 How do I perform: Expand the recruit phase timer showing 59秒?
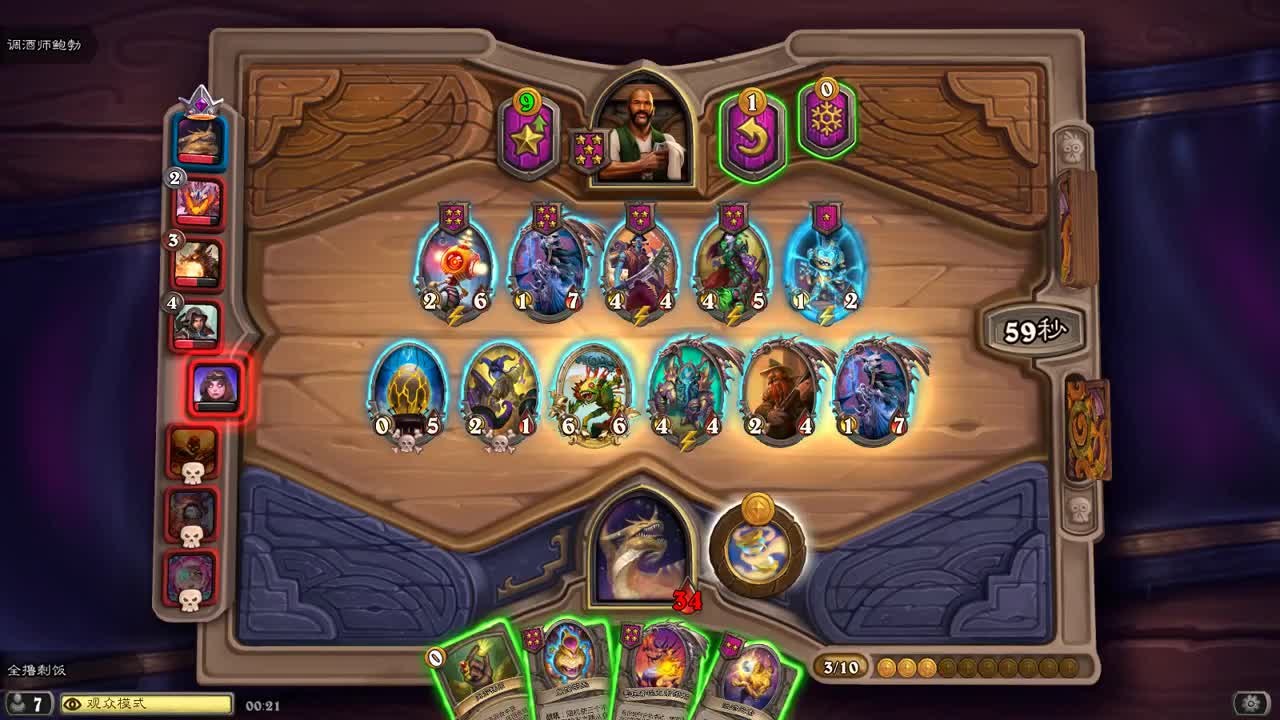click(x=1035, y=327)
